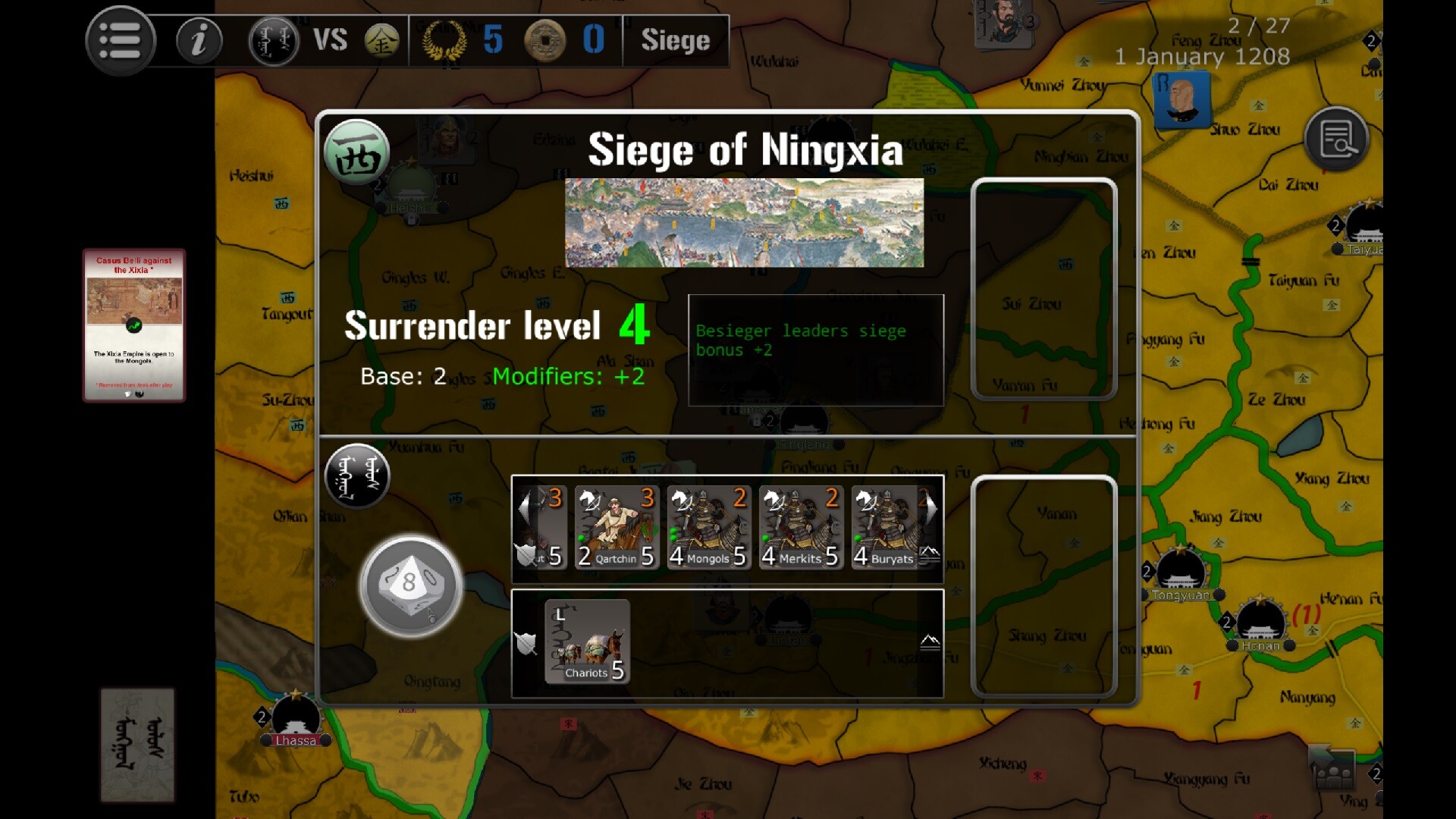The height and width of the screenshot is (819, 1456).
Task: Switch to the Siege tab in the top bar
Action: click(x=676, y=41)
